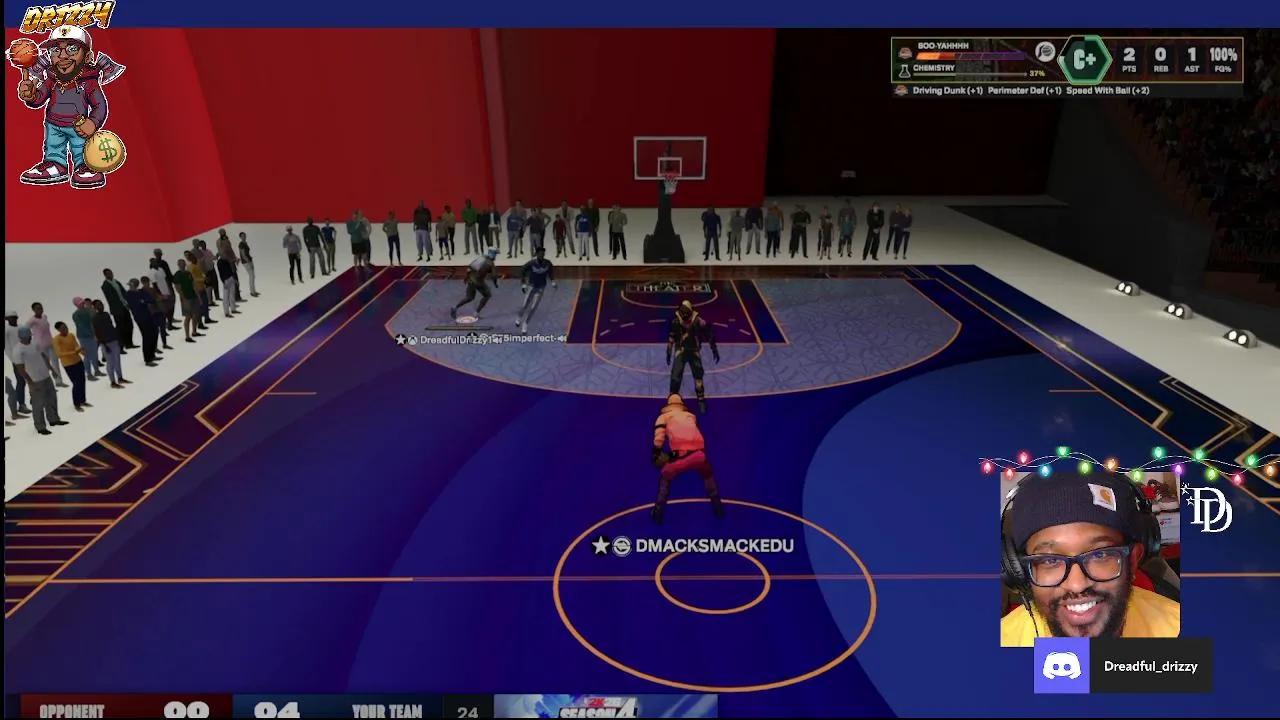The image size is (1280, 720).
Task: Select the Boo-Yahhhh takeover flame icon
Action: coord(904,53)
